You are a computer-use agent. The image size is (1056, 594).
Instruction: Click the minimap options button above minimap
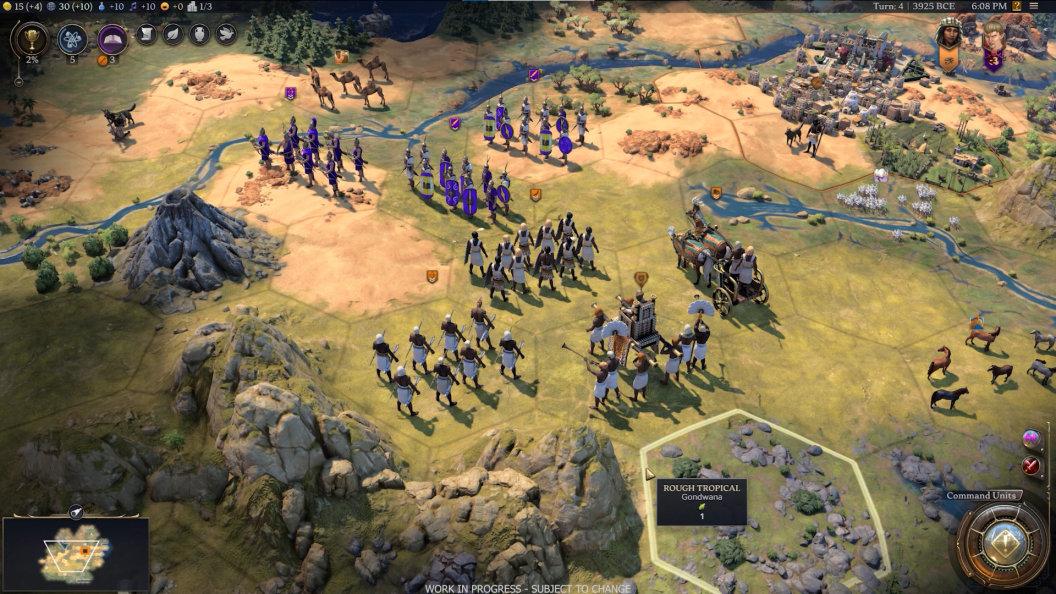click(x=76, y=512)
